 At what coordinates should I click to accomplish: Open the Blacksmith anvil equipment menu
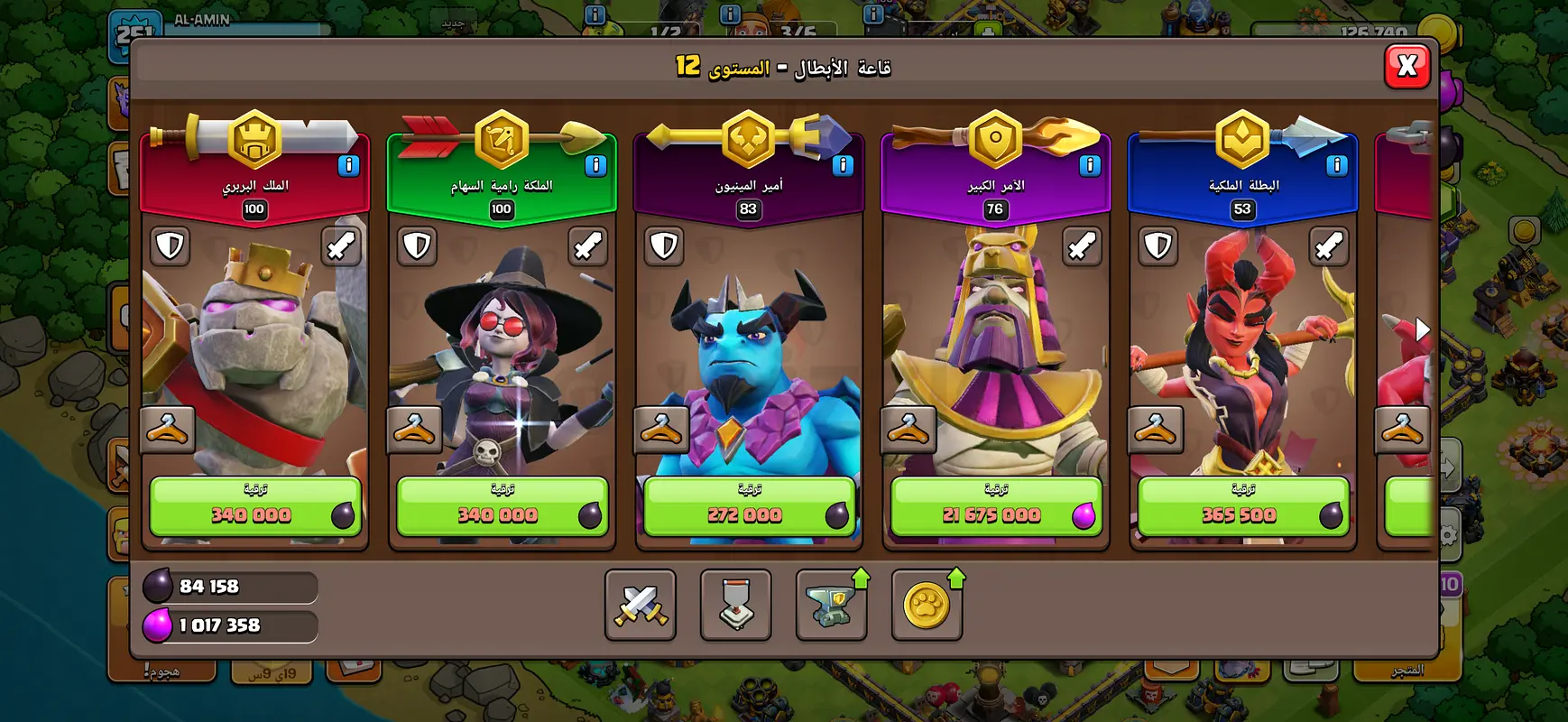click(x=831, y=605)
